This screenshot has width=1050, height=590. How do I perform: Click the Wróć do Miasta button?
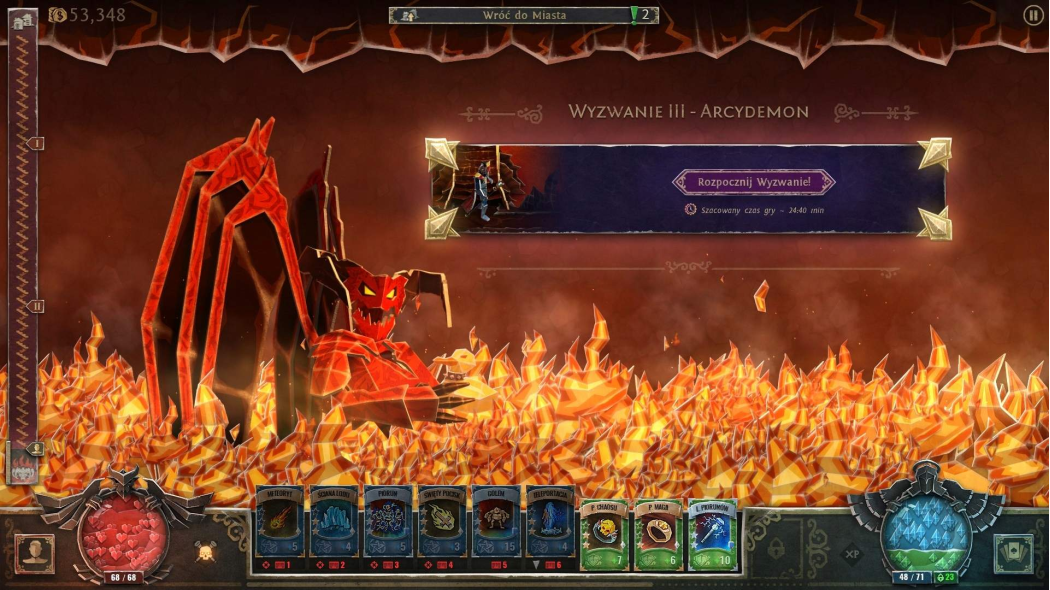(x=524, y=15)
